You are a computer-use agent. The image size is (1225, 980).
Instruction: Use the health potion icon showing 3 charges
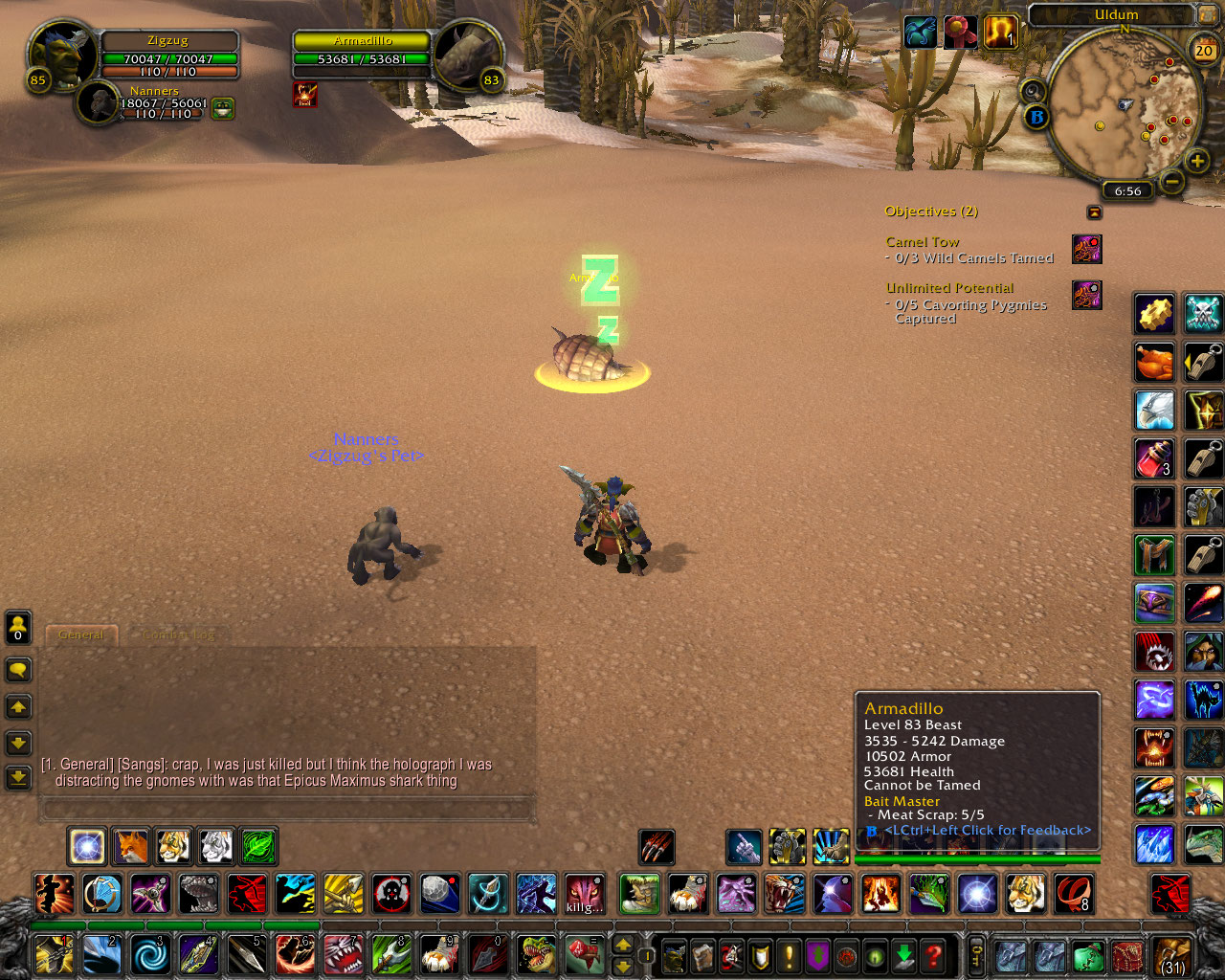1153,459
